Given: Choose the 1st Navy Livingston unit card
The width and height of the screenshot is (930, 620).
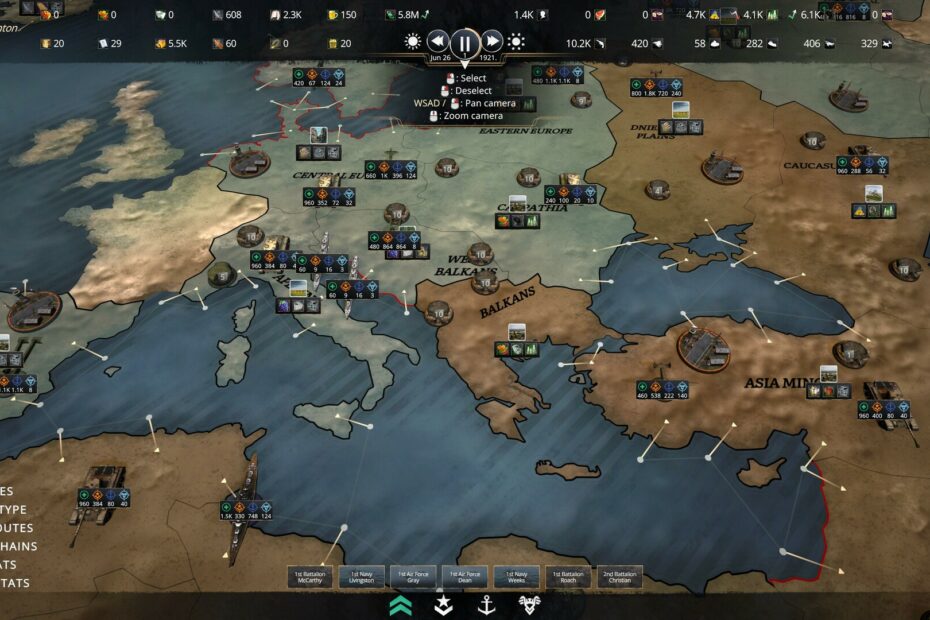Looking at the screenshot, I should [x=362, y=578].
